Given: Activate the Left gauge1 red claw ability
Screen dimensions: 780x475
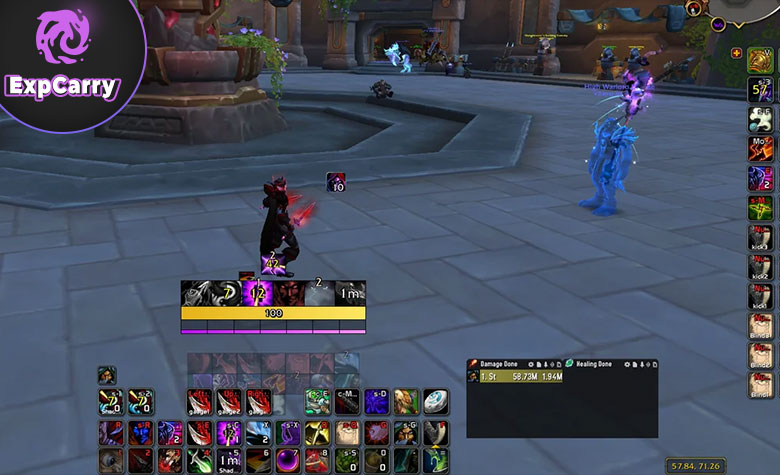Looking at the screenshot, I should (201, 402).
